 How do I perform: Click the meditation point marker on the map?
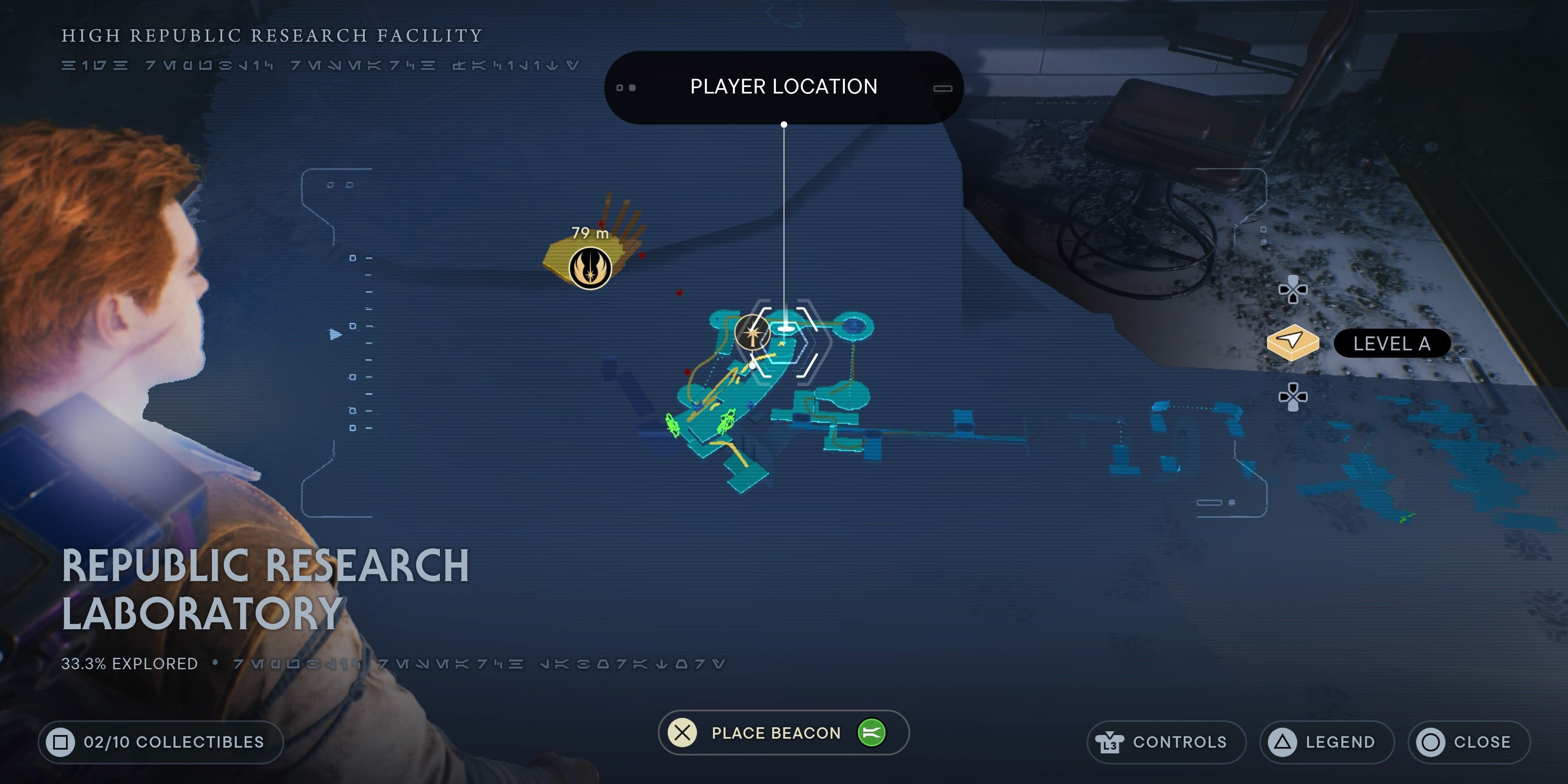point(752,333)
